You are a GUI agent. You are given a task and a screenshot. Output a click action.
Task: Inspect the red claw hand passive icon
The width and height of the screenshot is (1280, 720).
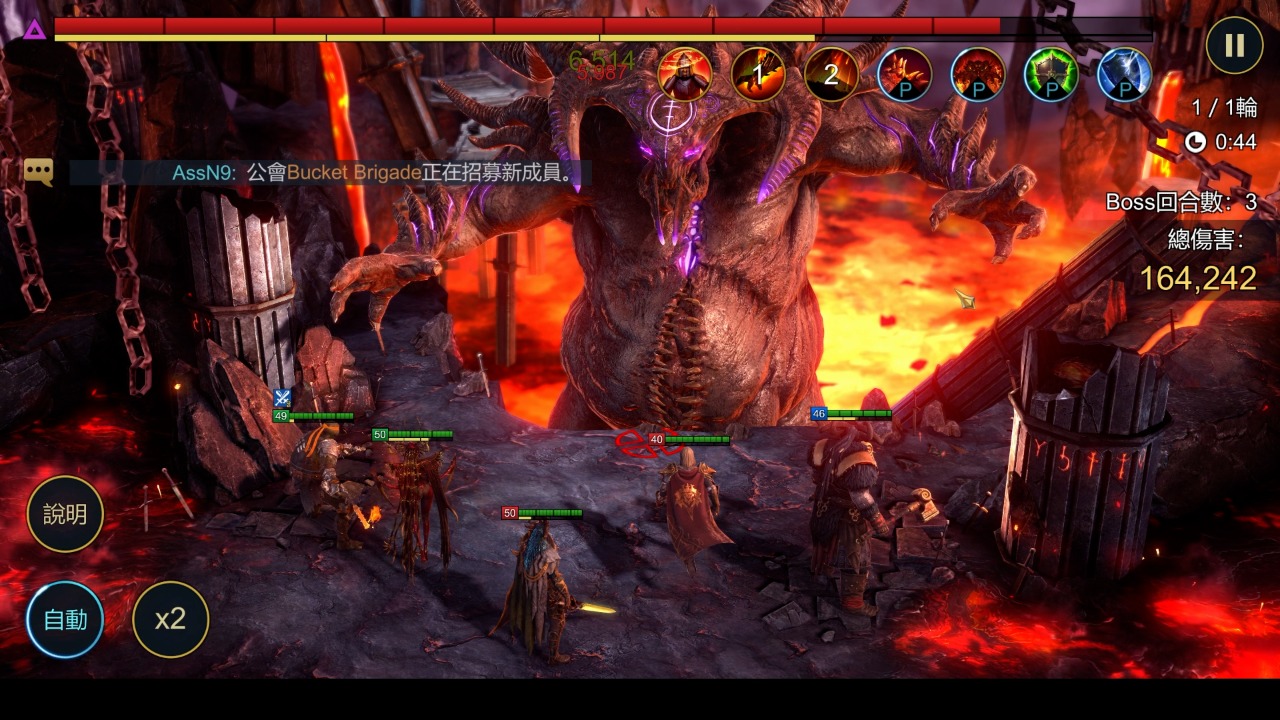pyautogui.click(x=904, y=74)
